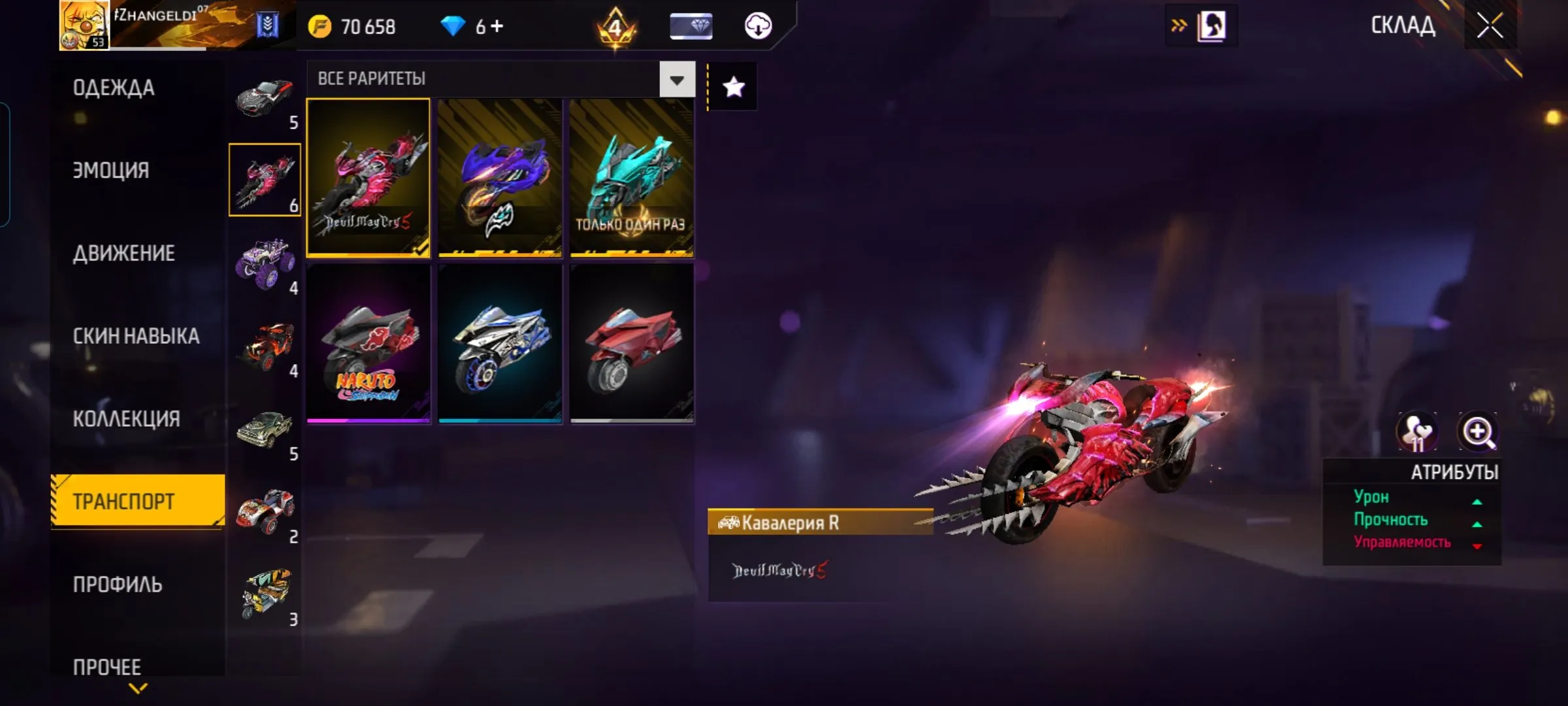Image resolution: width=1568 pixels, height=706 pixels.
Task: Open the ОДЕЖДА category
Action: (x=114, y=88)
